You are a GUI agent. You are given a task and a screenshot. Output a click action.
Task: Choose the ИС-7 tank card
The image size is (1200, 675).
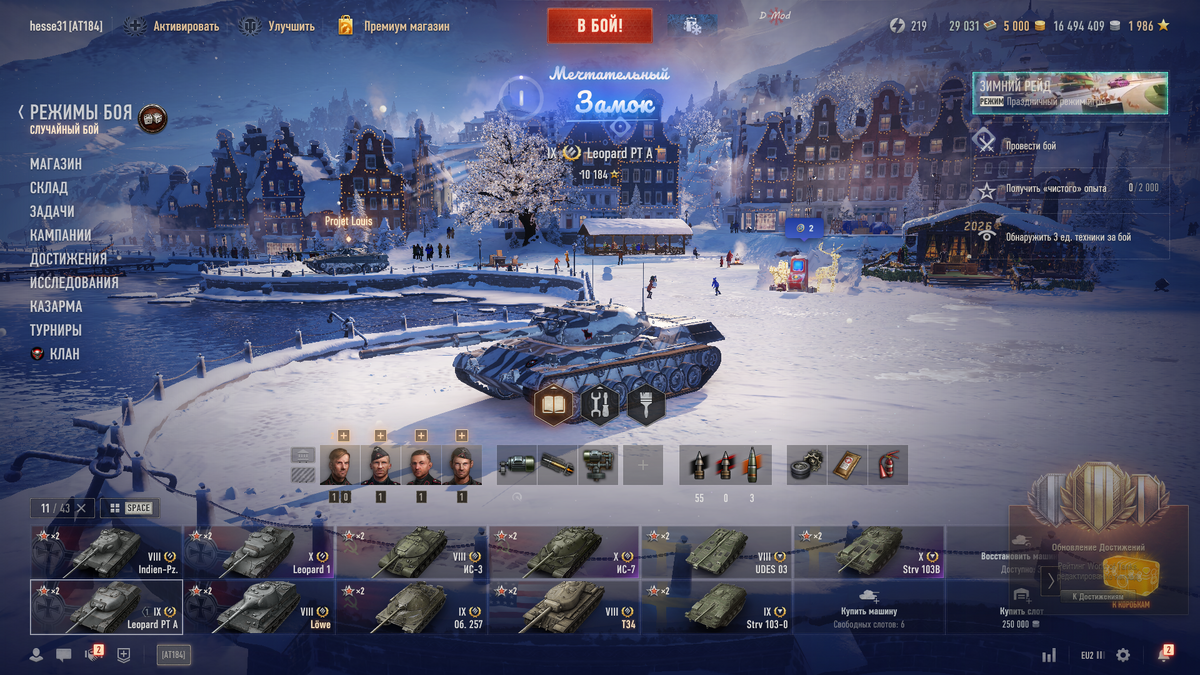point(563,552)
